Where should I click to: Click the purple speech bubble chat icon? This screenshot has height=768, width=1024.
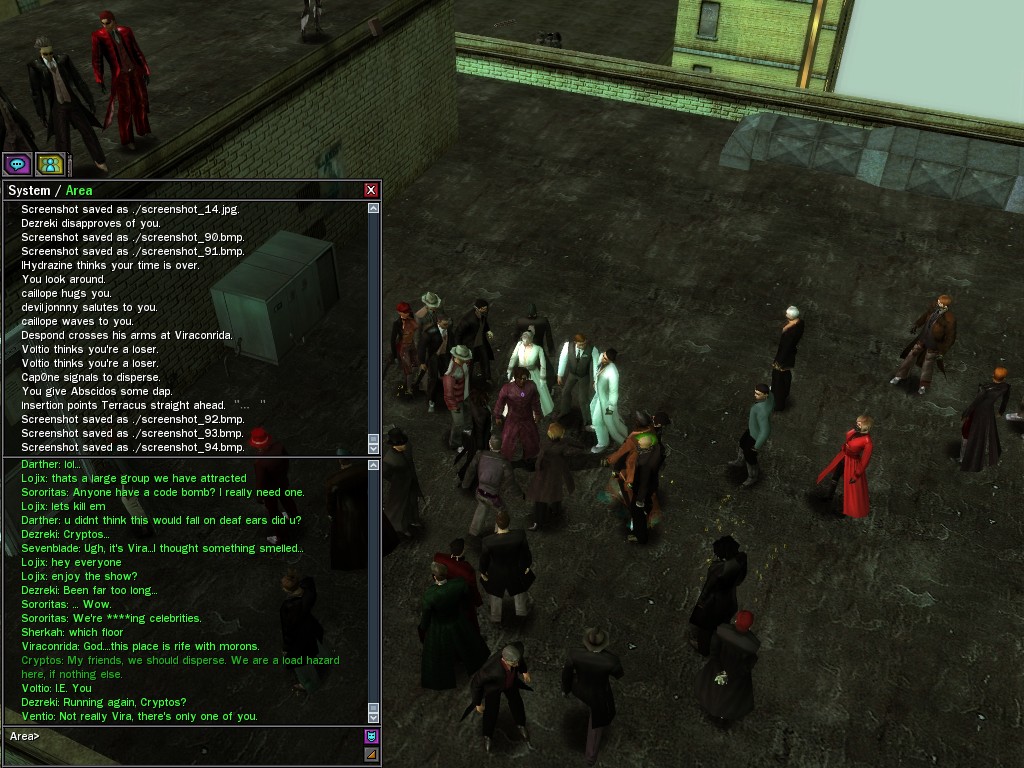tap(17, 164)
